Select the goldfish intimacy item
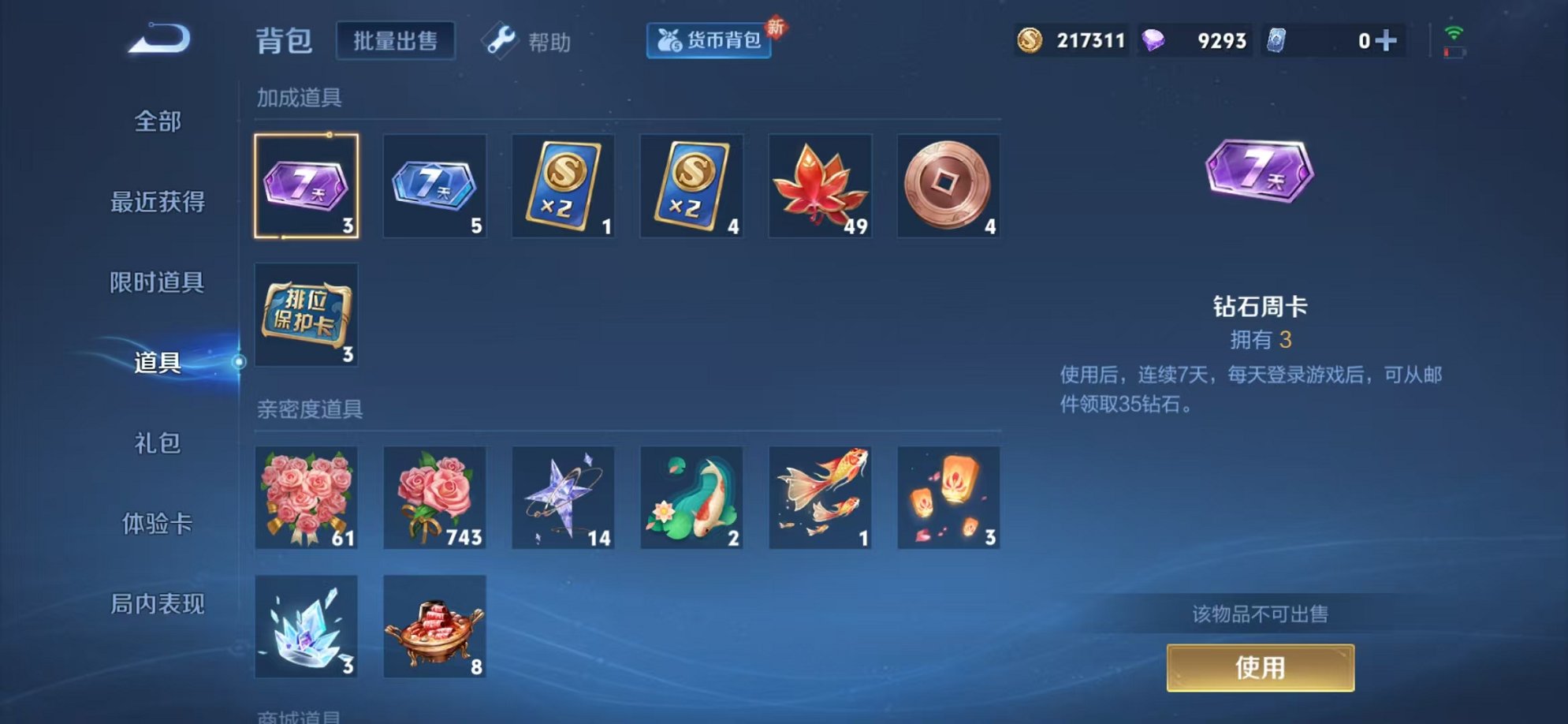This screenshot has height=724, width=1568. pos(821,498)
